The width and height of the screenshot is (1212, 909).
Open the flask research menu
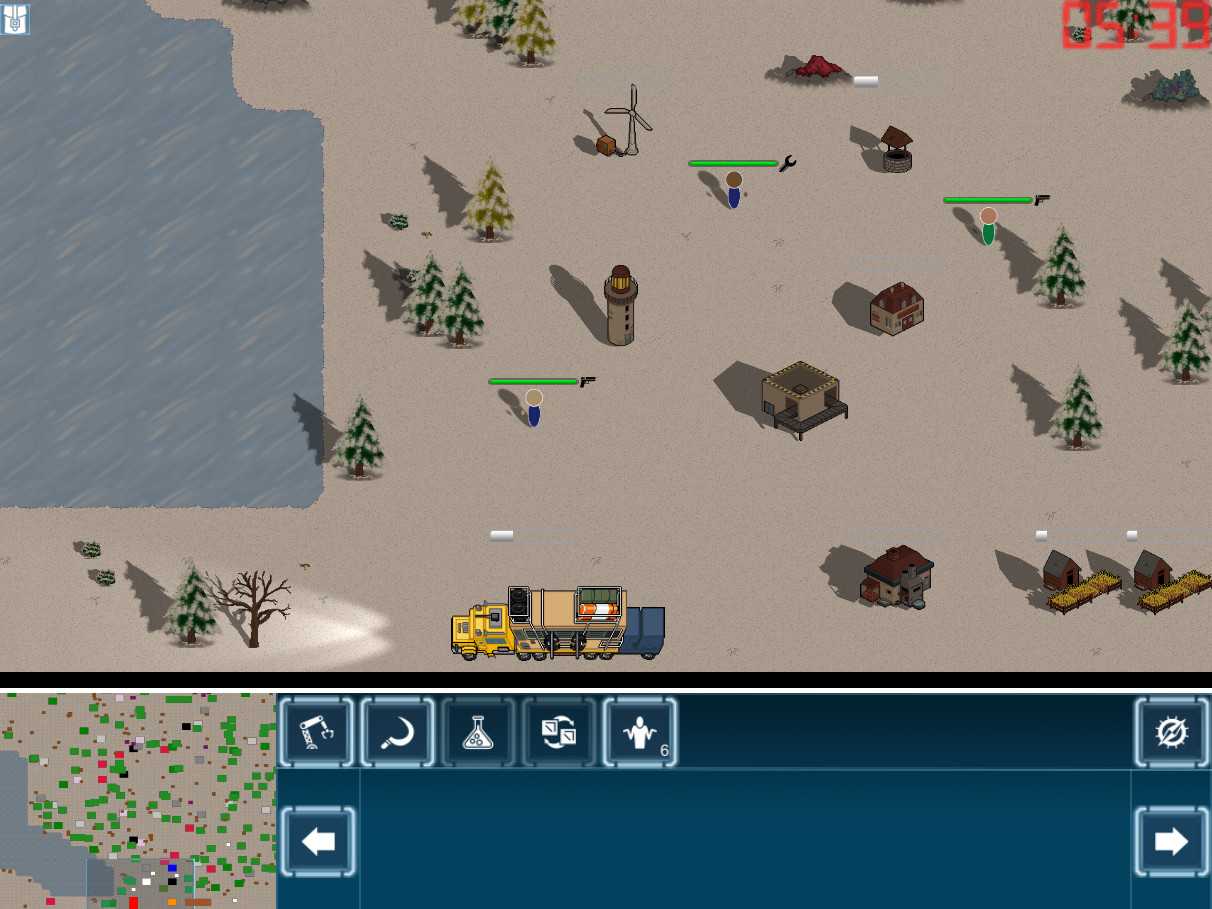[x=478, y=733]
